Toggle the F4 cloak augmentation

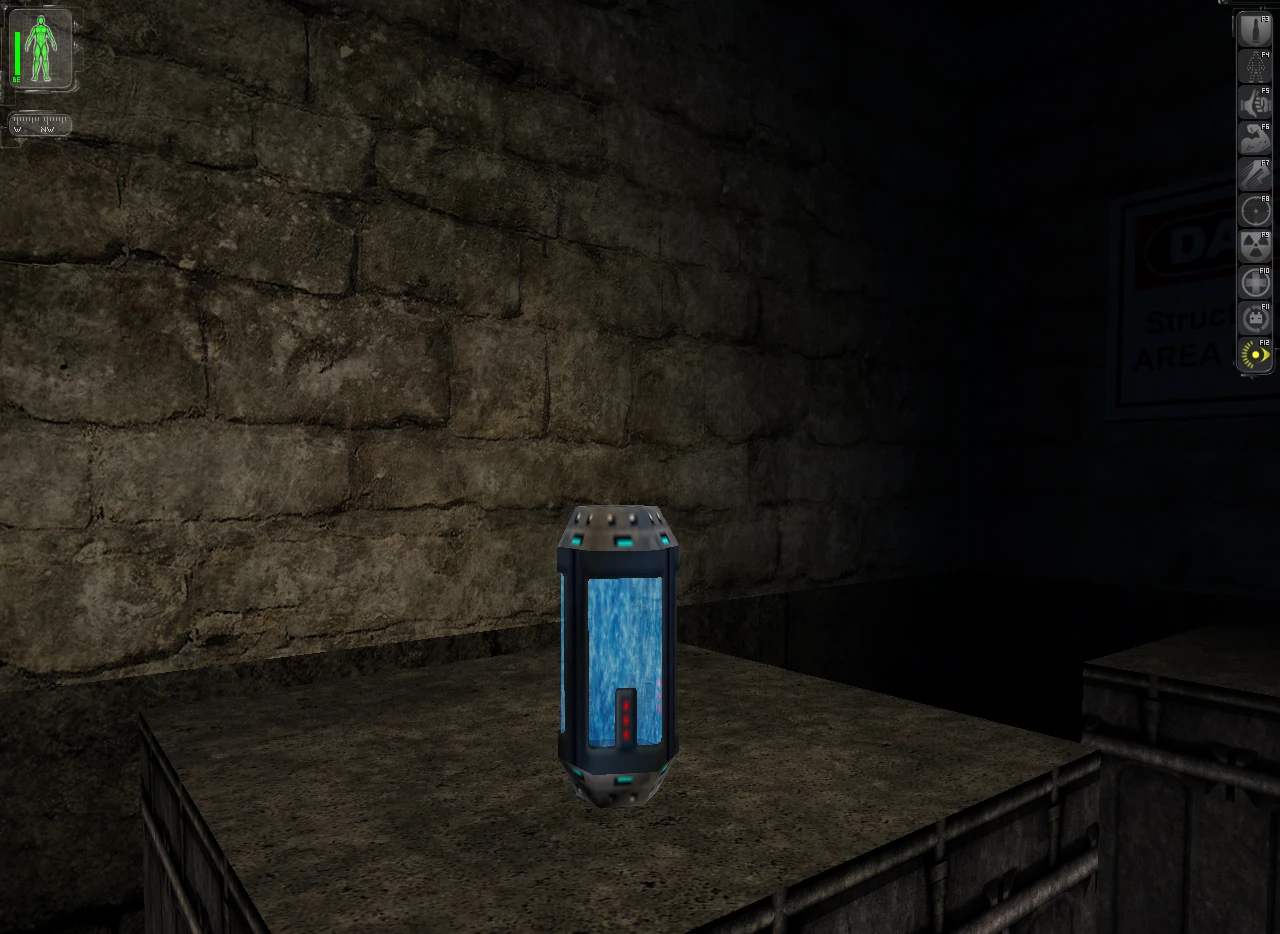[x=1255, y=65]
